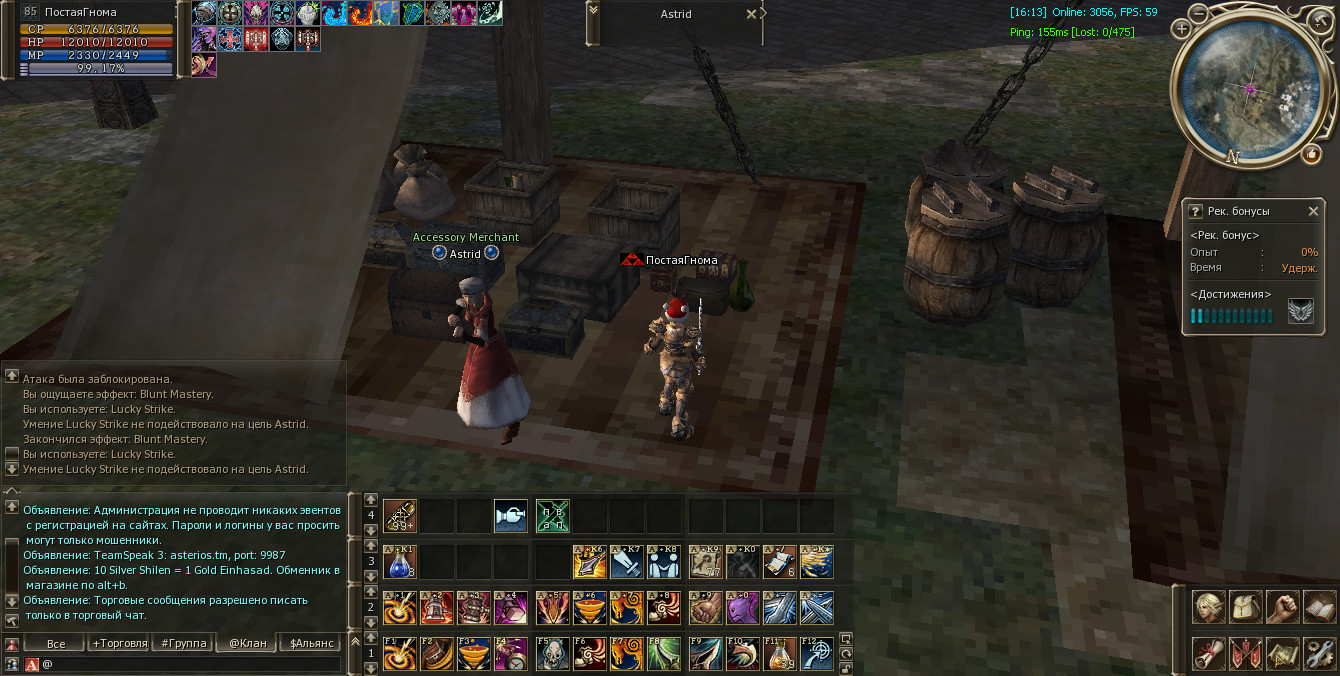Switch to the @Клан chat tab
1340x676 pixels.
pyautogui.click(x=247, y=643)
